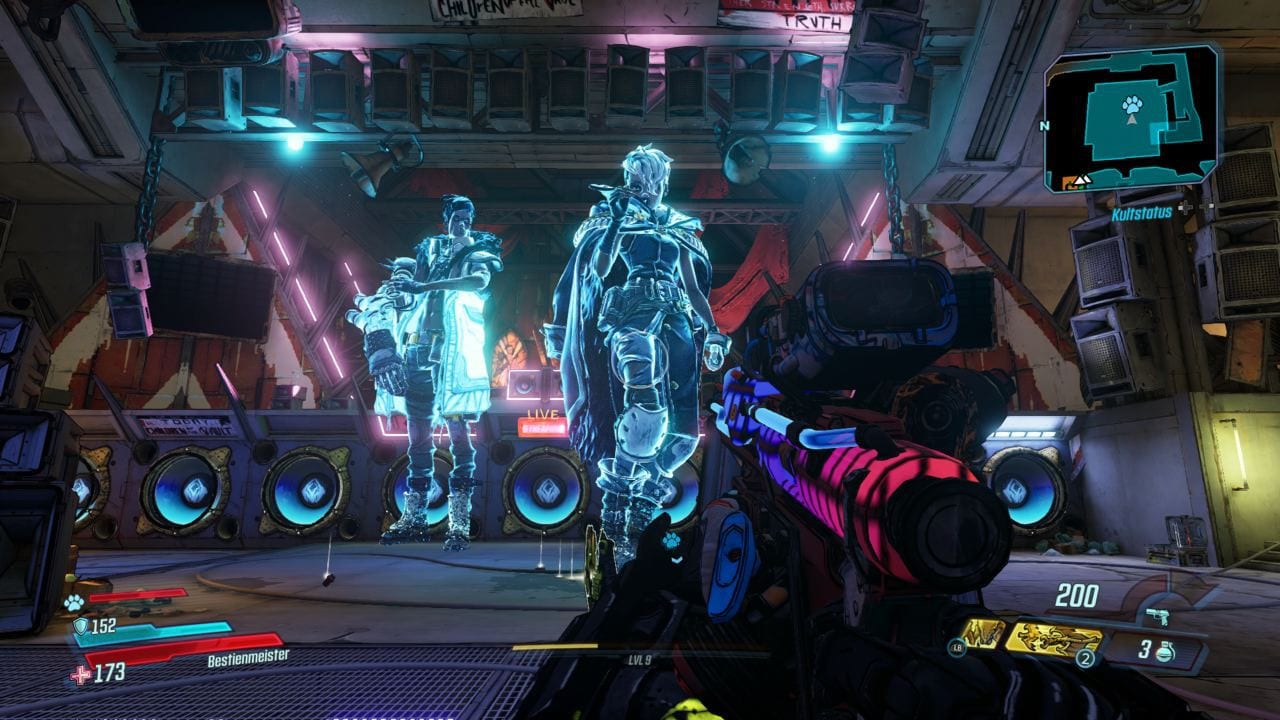Open the minimap in the corner
The height and width of the screenshot is (720, 1280).
[1131, 118]
